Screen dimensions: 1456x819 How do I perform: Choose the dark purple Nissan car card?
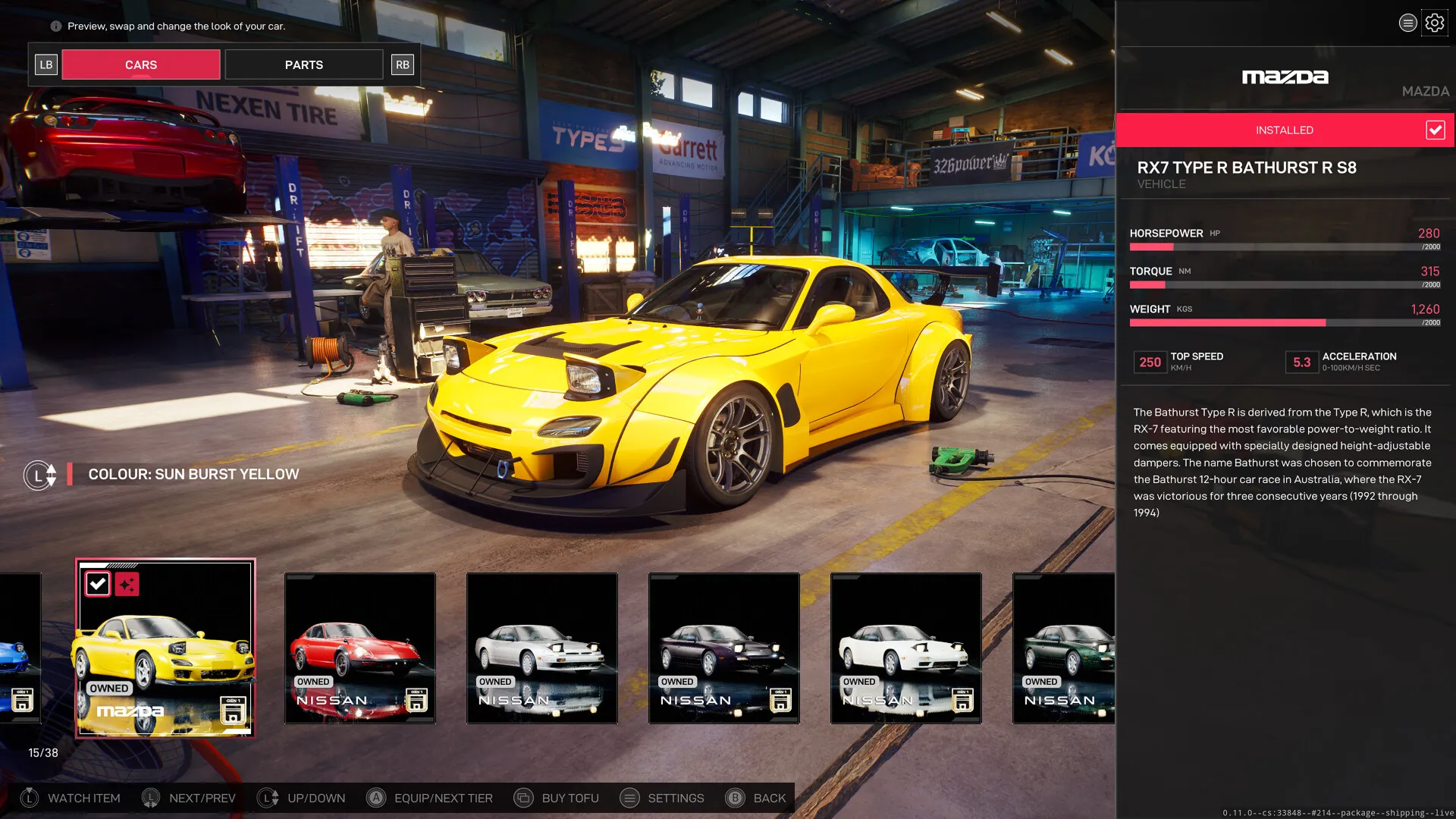point(723,648)
